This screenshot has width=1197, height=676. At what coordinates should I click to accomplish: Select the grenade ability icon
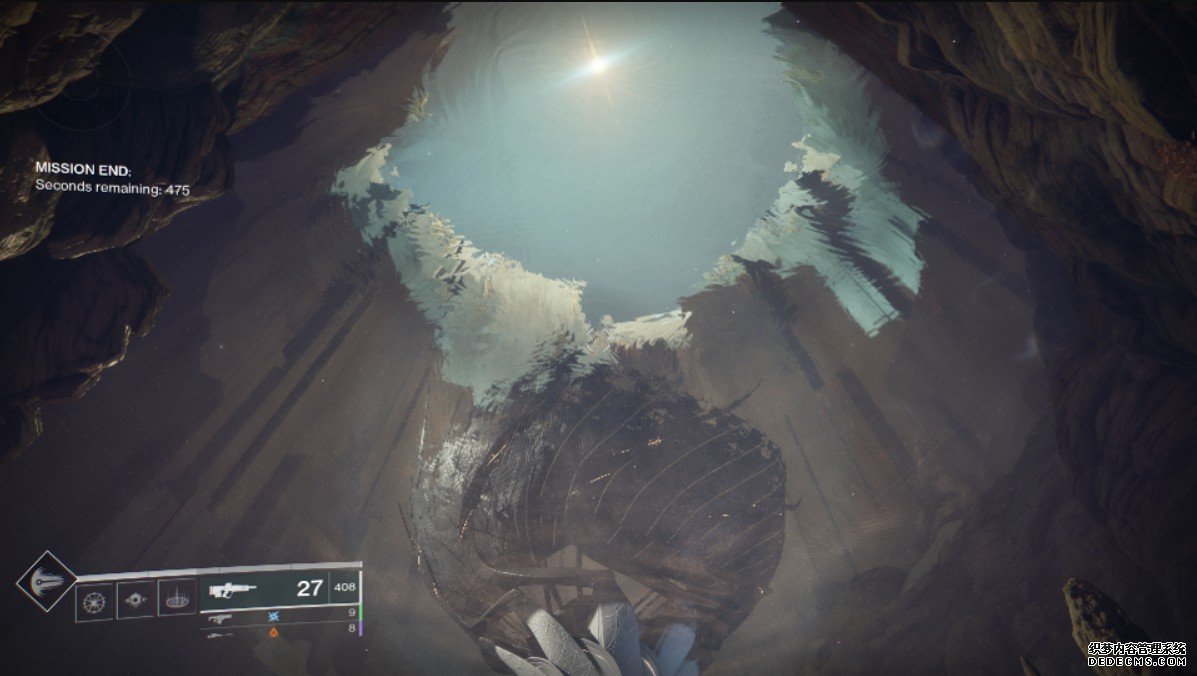click(x=95, y=601)
